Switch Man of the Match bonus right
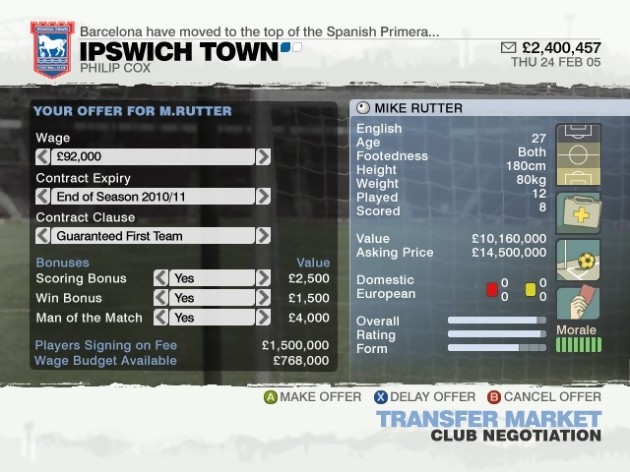Viewport: 630px width, 472px height. click(x=263, y=318)
